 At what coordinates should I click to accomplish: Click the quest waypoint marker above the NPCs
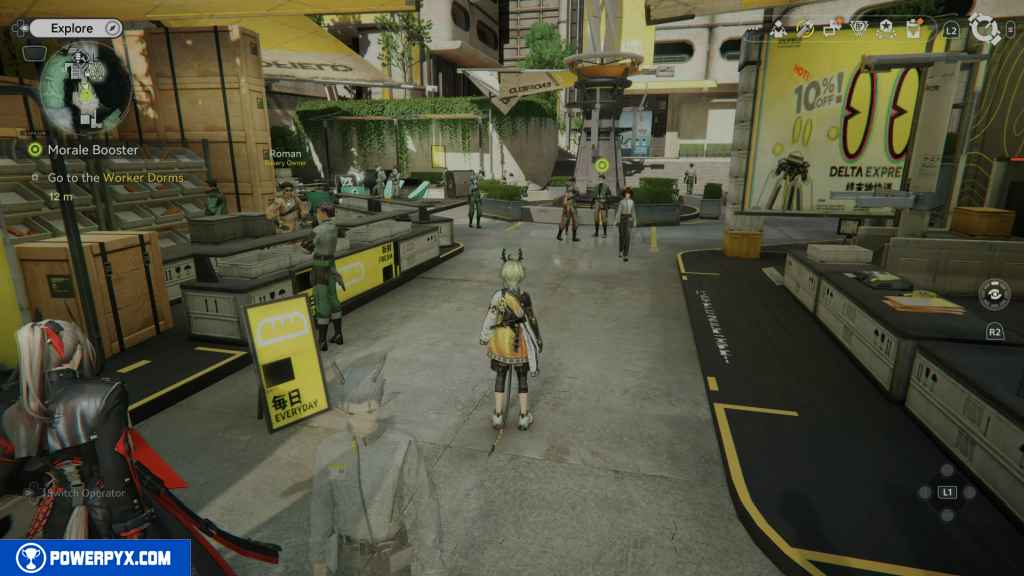point(601,165)
